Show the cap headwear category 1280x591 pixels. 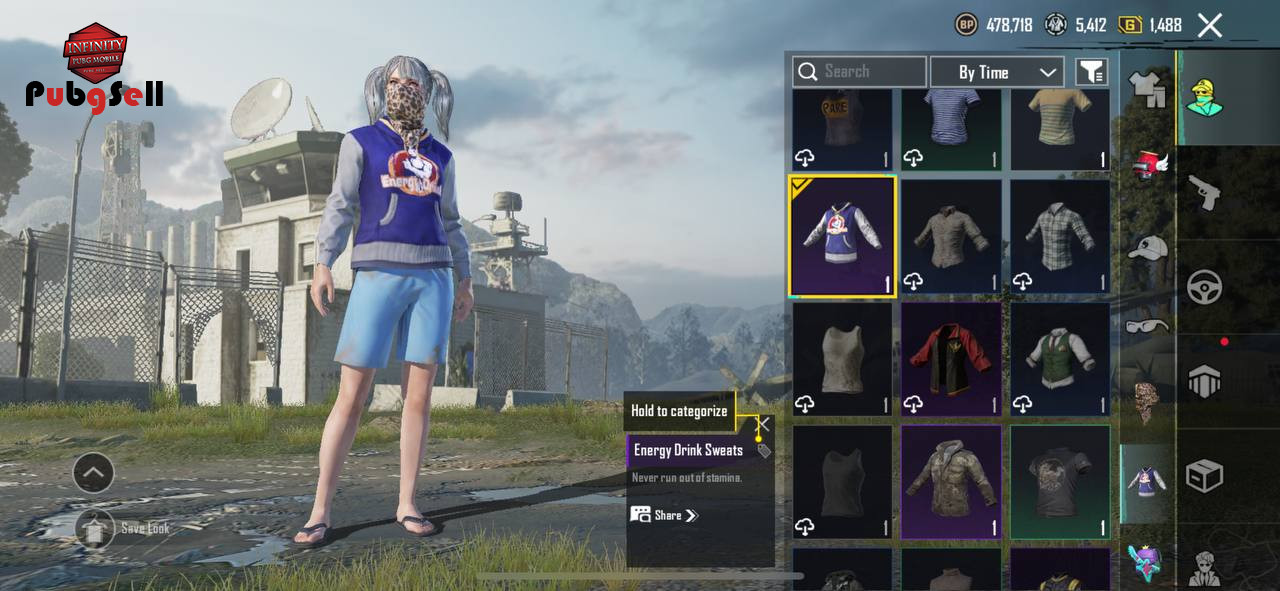1147,247
